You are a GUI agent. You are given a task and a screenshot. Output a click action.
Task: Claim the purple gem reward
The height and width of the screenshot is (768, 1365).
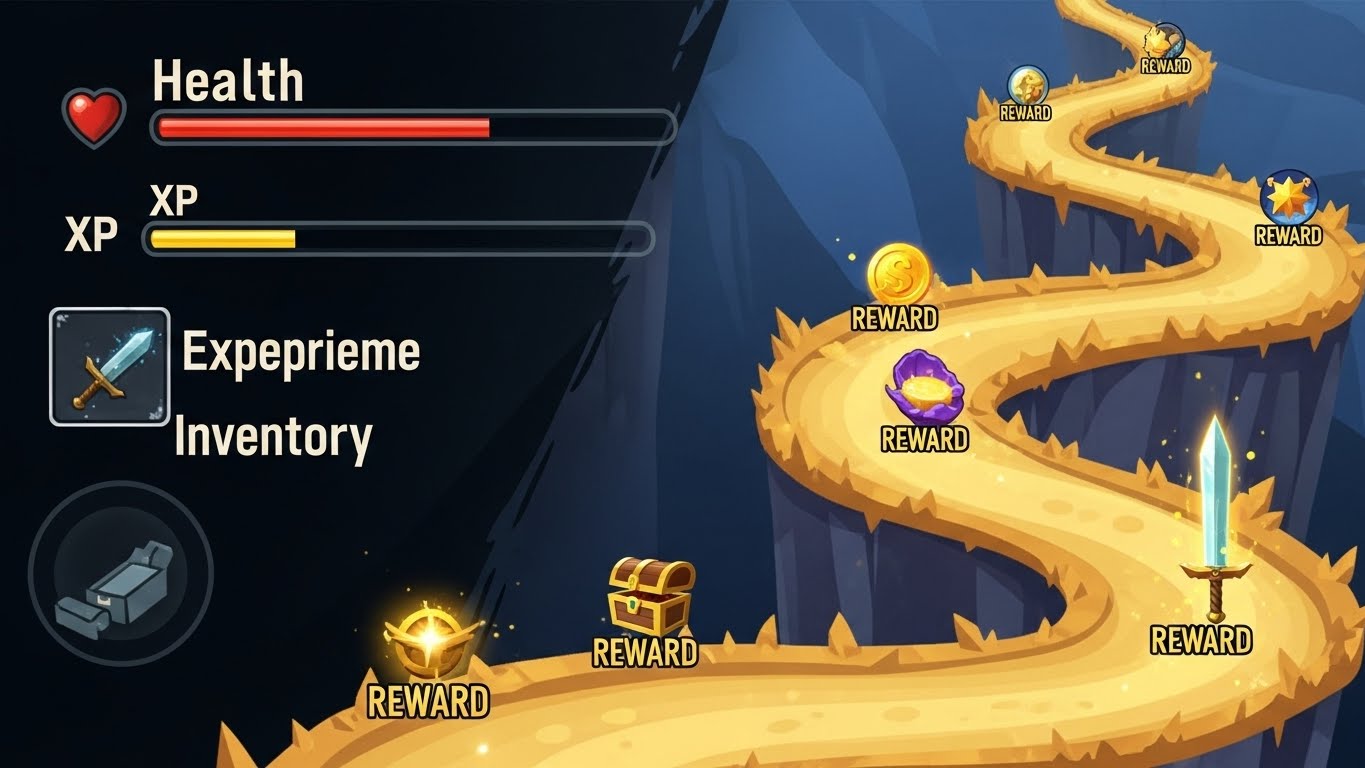point(925,390)
